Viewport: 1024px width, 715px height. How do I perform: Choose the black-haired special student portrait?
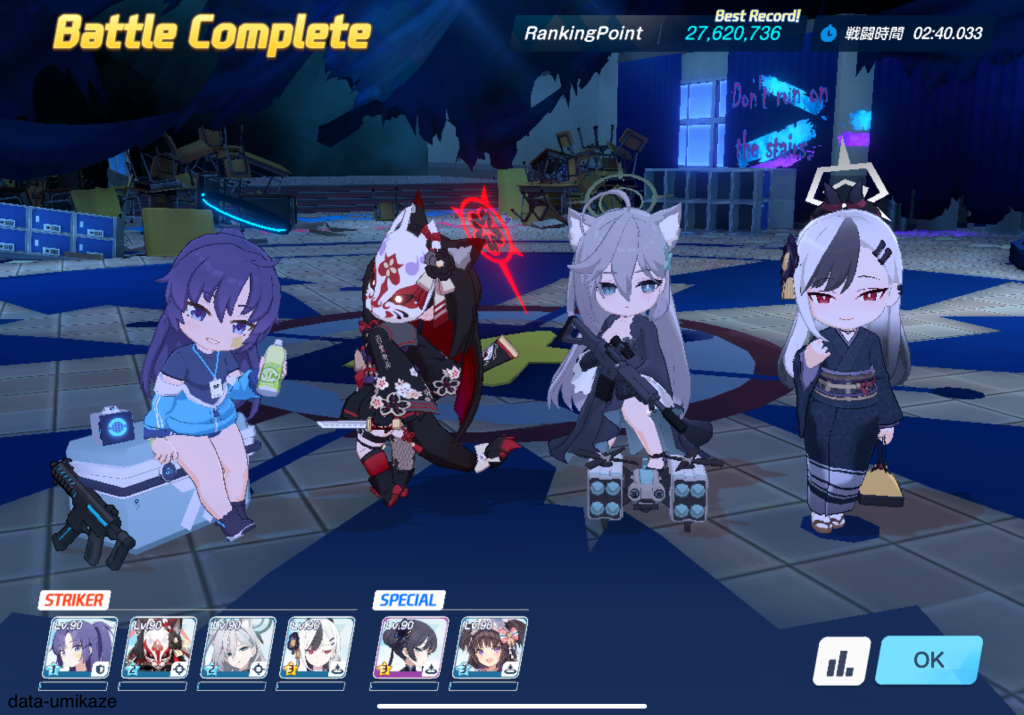pos(412,645)
